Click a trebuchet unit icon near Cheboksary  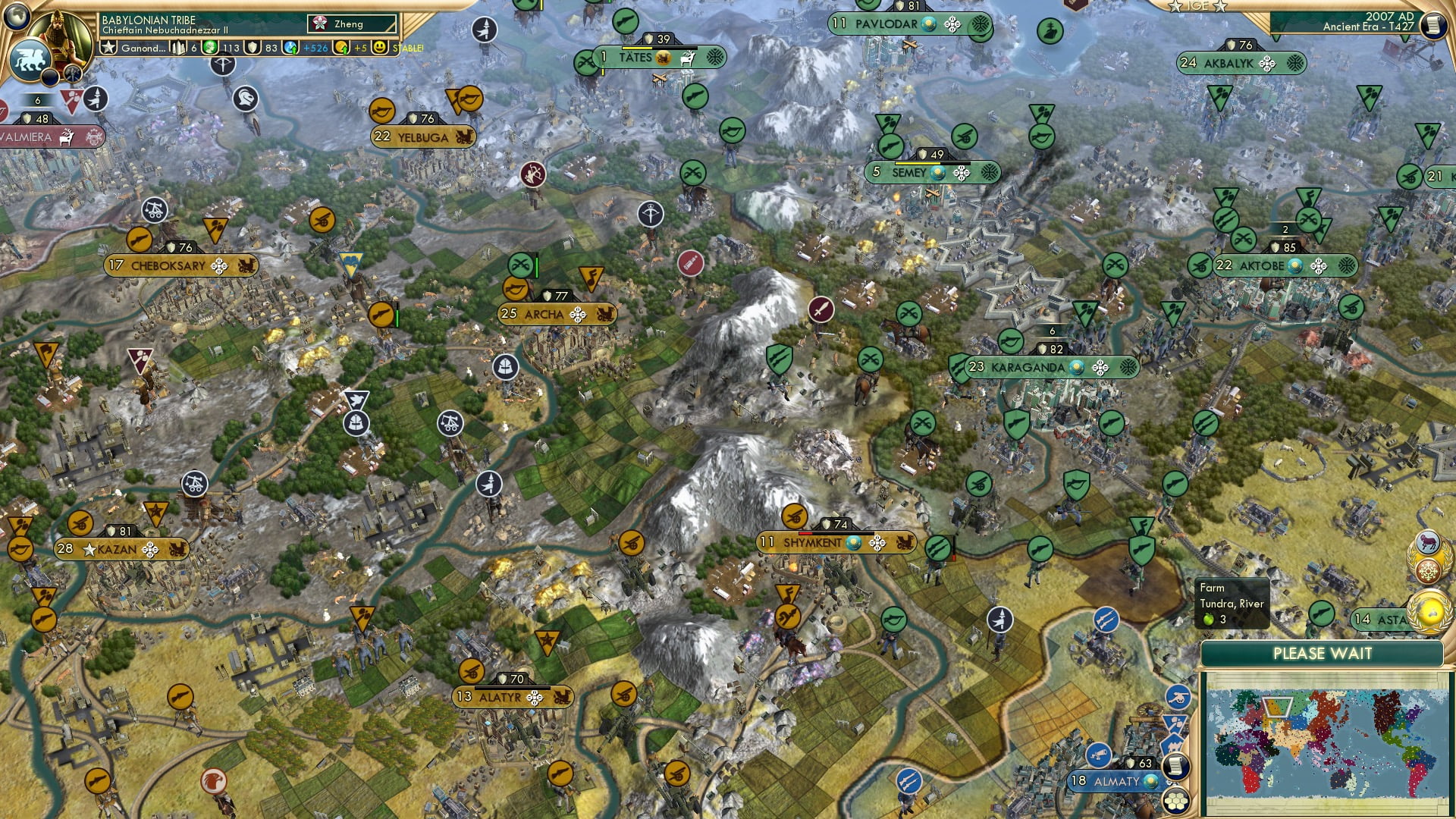155,210
